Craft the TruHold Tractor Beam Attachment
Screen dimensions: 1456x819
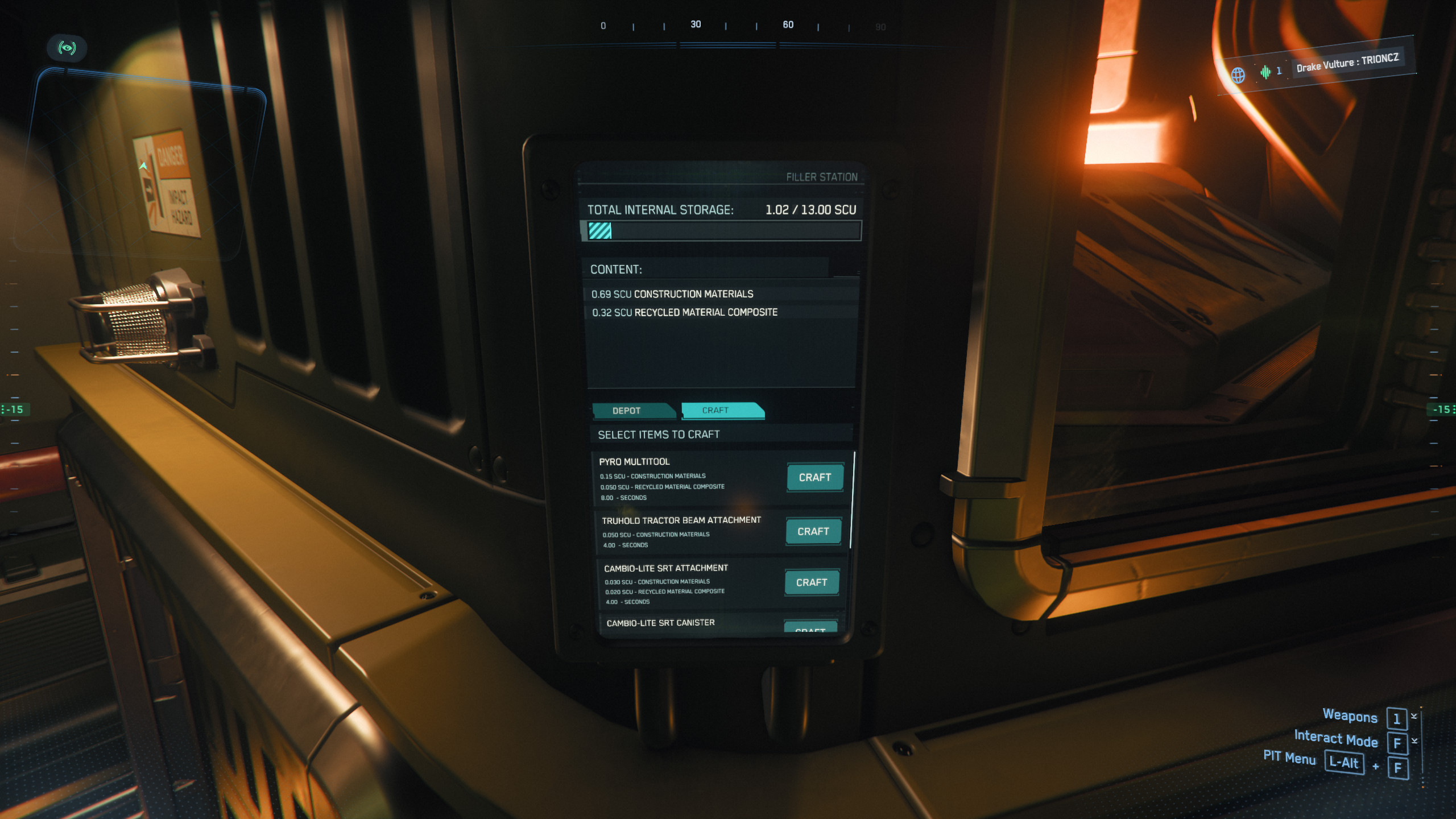813,532
